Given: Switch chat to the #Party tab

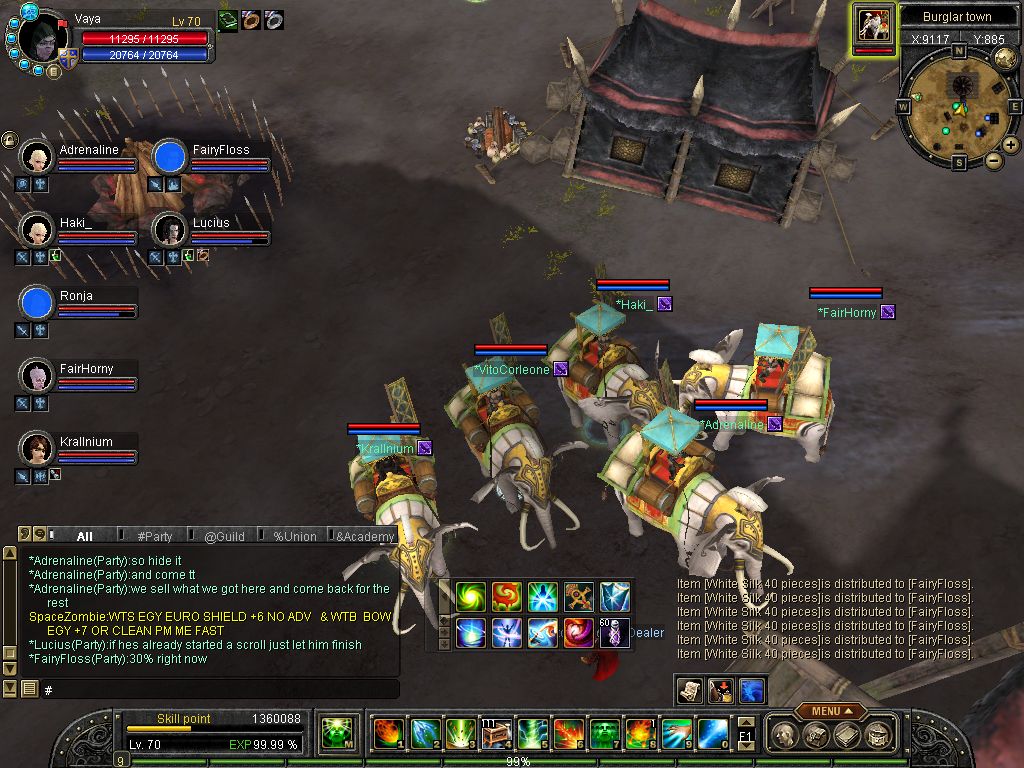Looking at the screenshot, I should point(154,536).
